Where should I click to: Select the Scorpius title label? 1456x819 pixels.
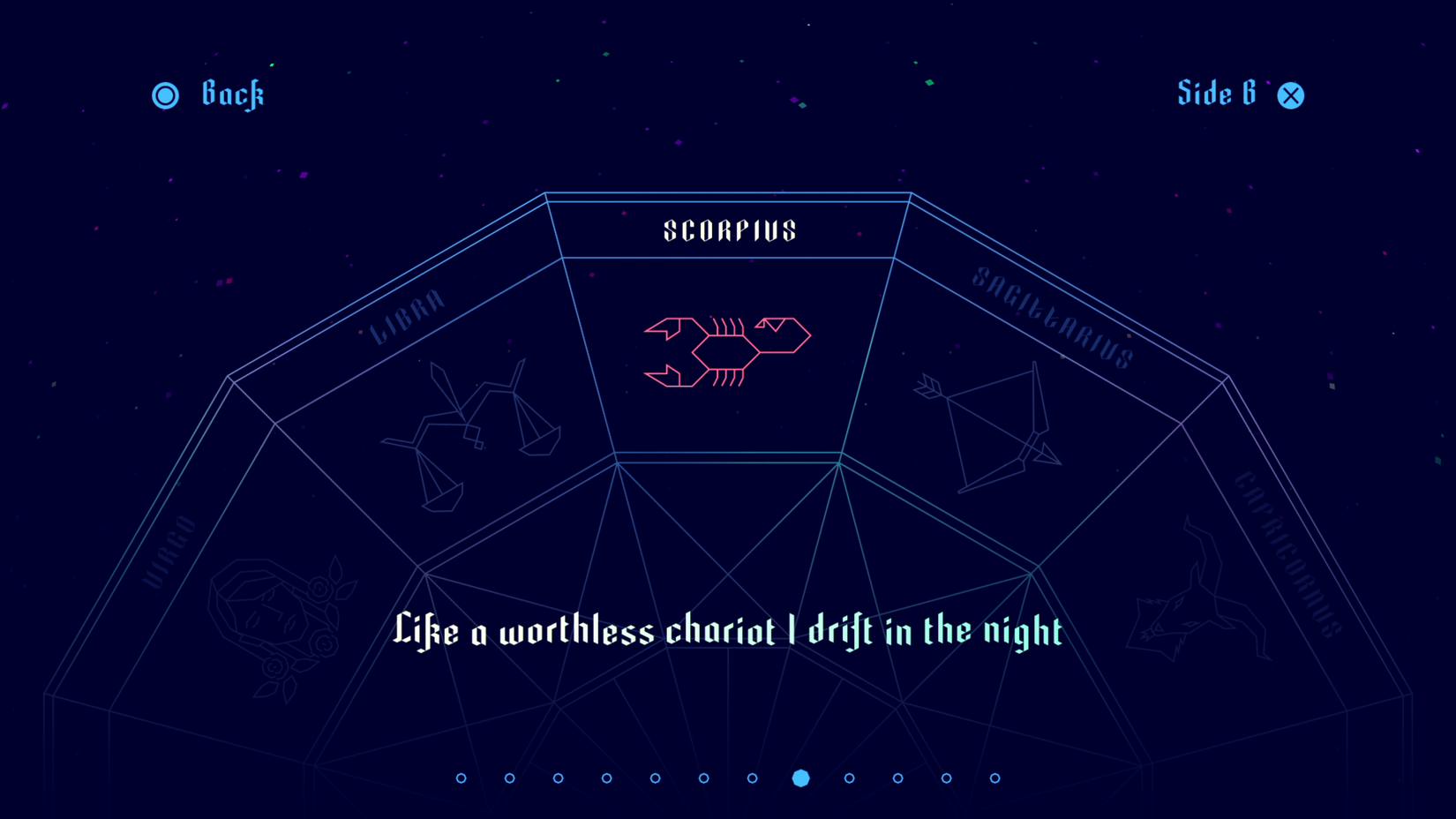pos(729,231)
